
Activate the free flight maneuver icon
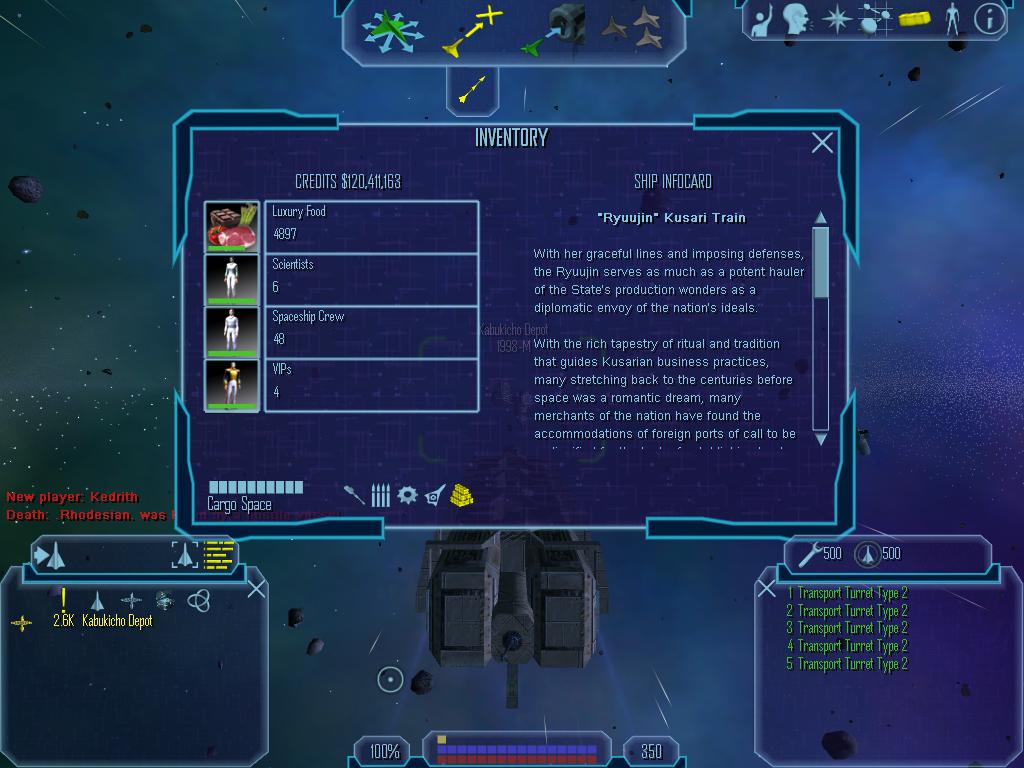coord(391,30)
